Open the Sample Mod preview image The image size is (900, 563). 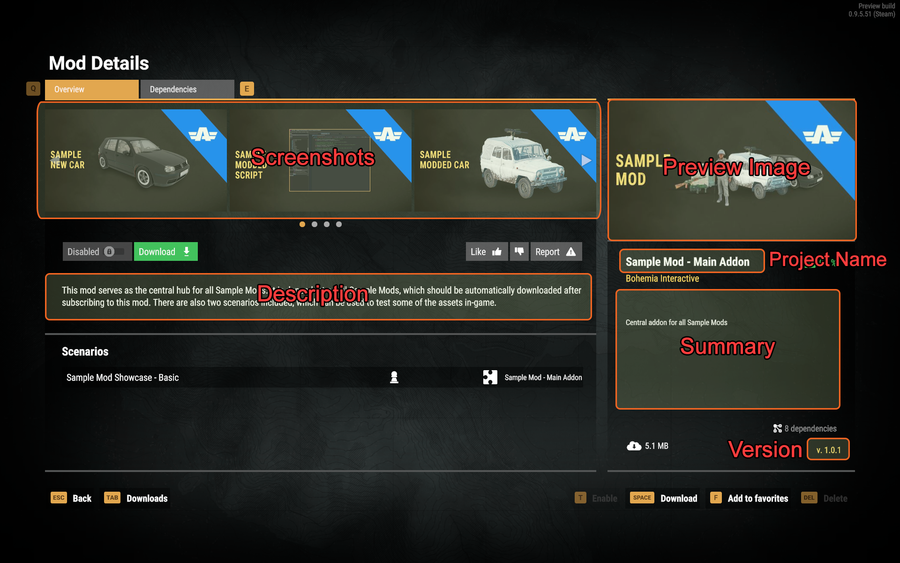[731, 170]
